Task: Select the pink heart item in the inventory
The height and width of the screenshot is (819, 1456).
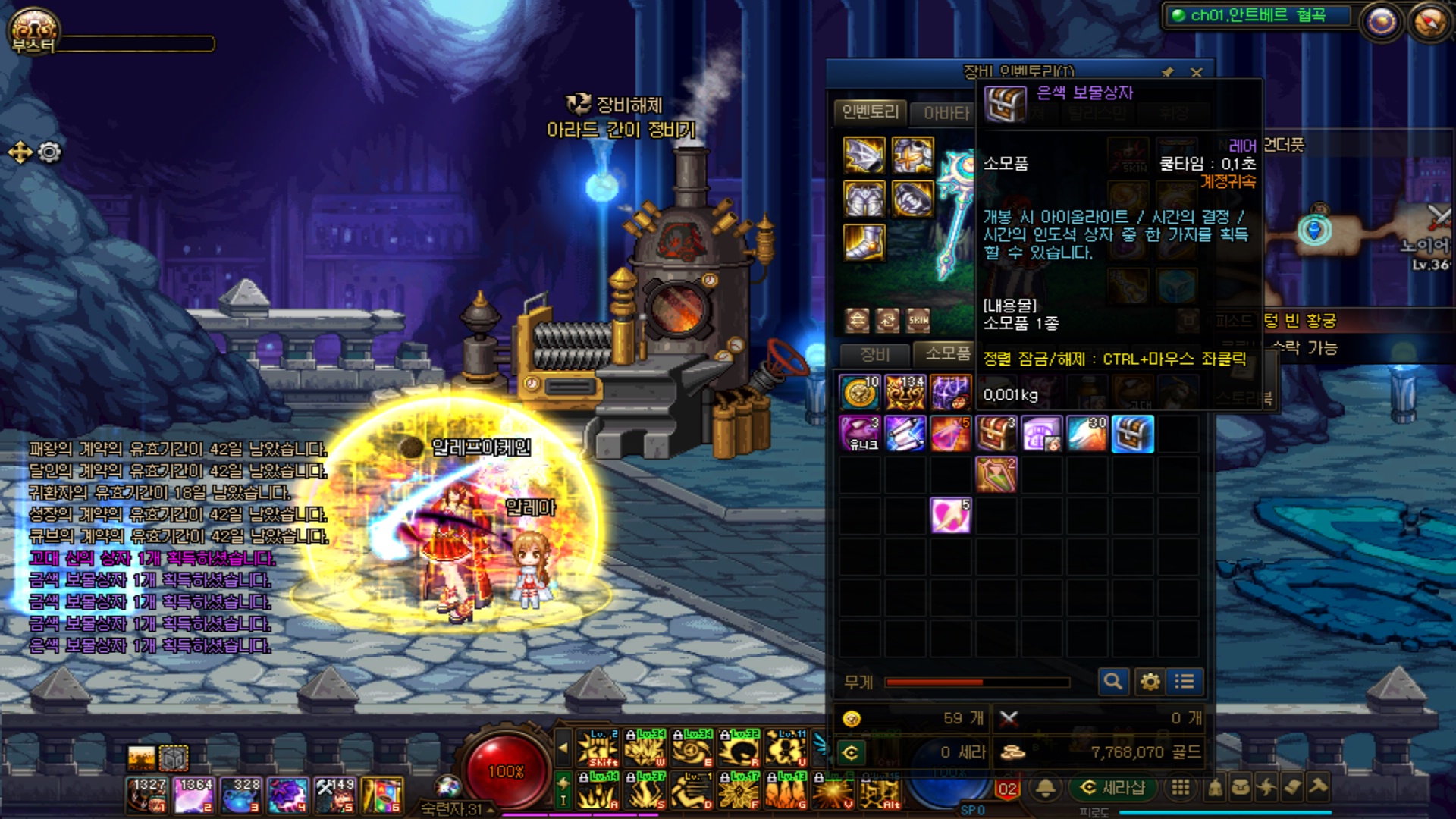Action: (x=950, y=516)
